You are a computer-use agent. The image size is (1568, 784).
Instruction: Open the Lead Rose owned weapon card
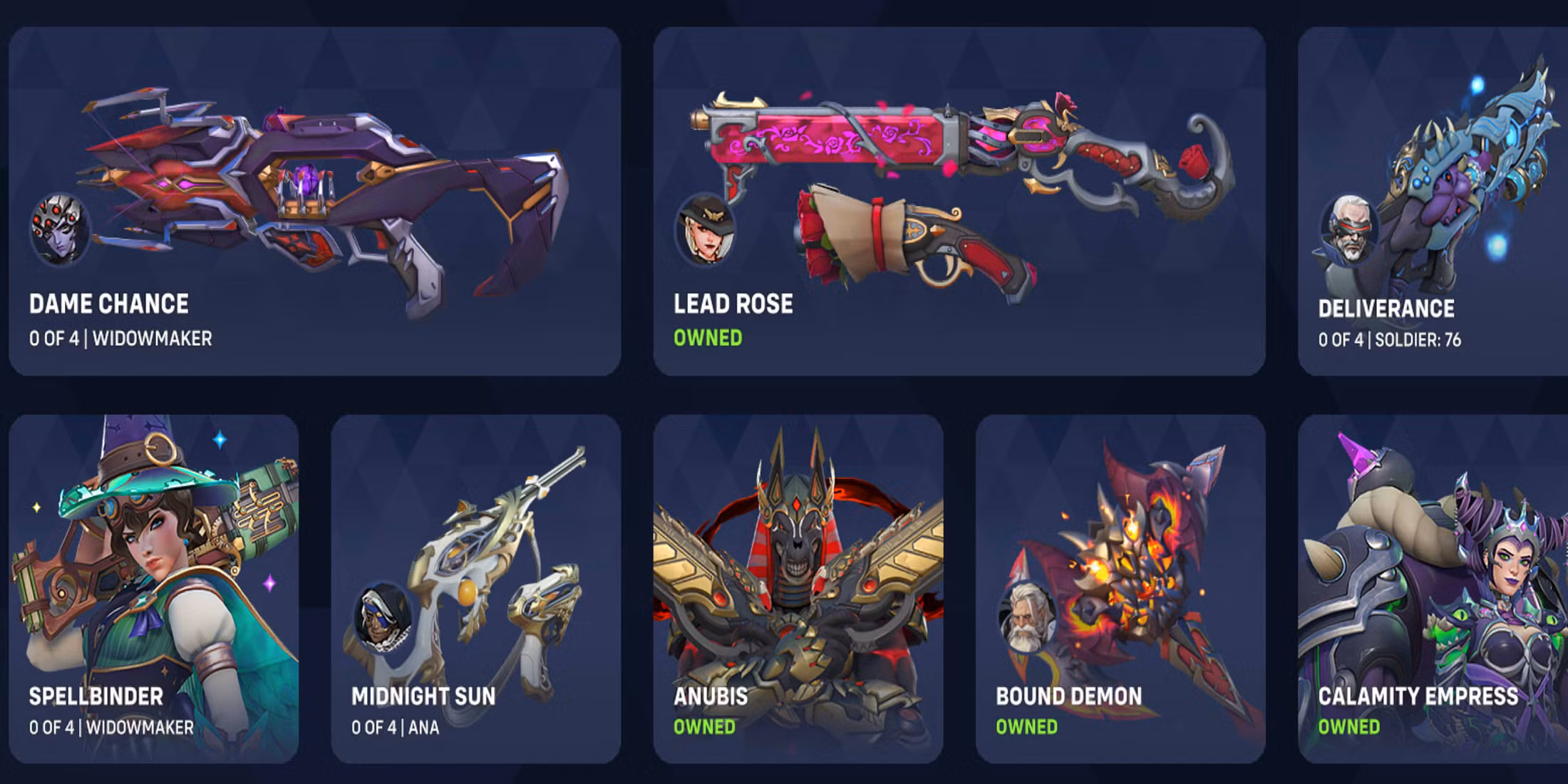click(959, 201)
